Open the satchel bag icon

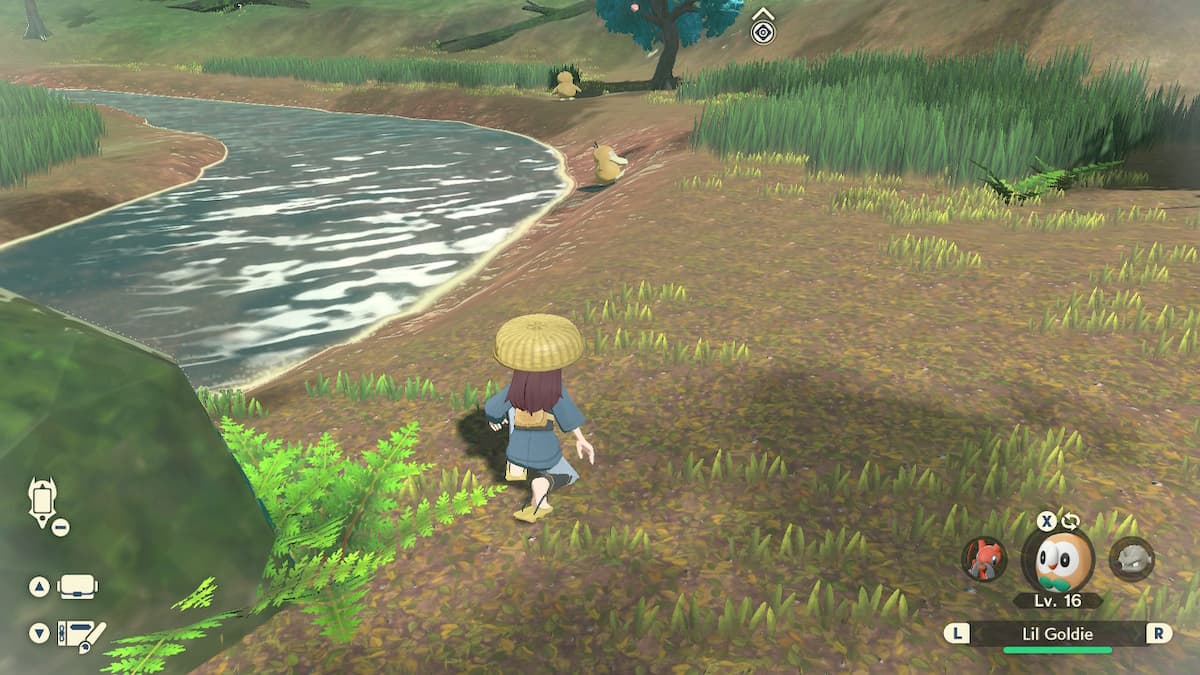78,587
